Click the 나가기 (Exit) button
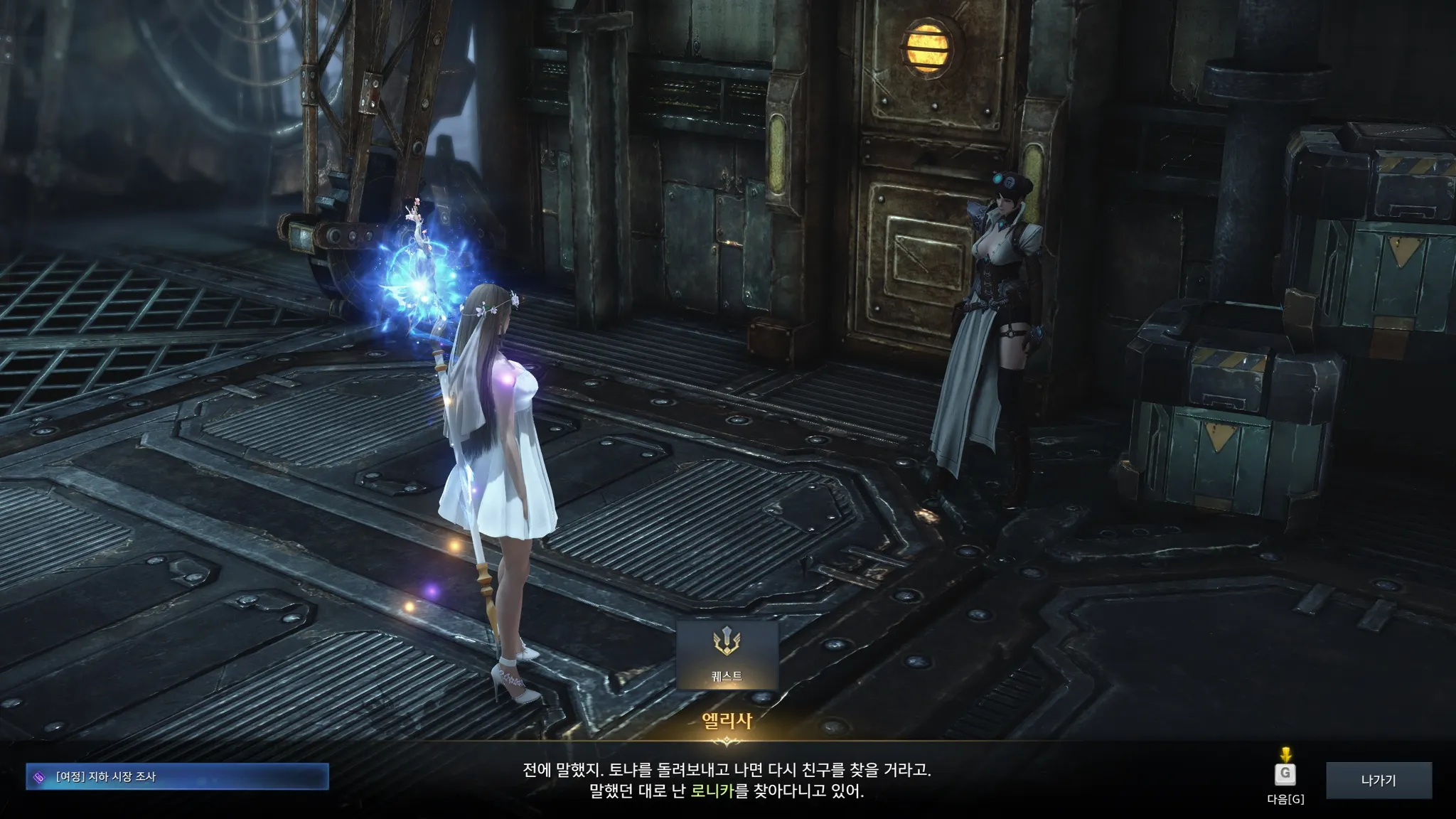Screen dimensions: 1456x819 (x=1378, y=780)
